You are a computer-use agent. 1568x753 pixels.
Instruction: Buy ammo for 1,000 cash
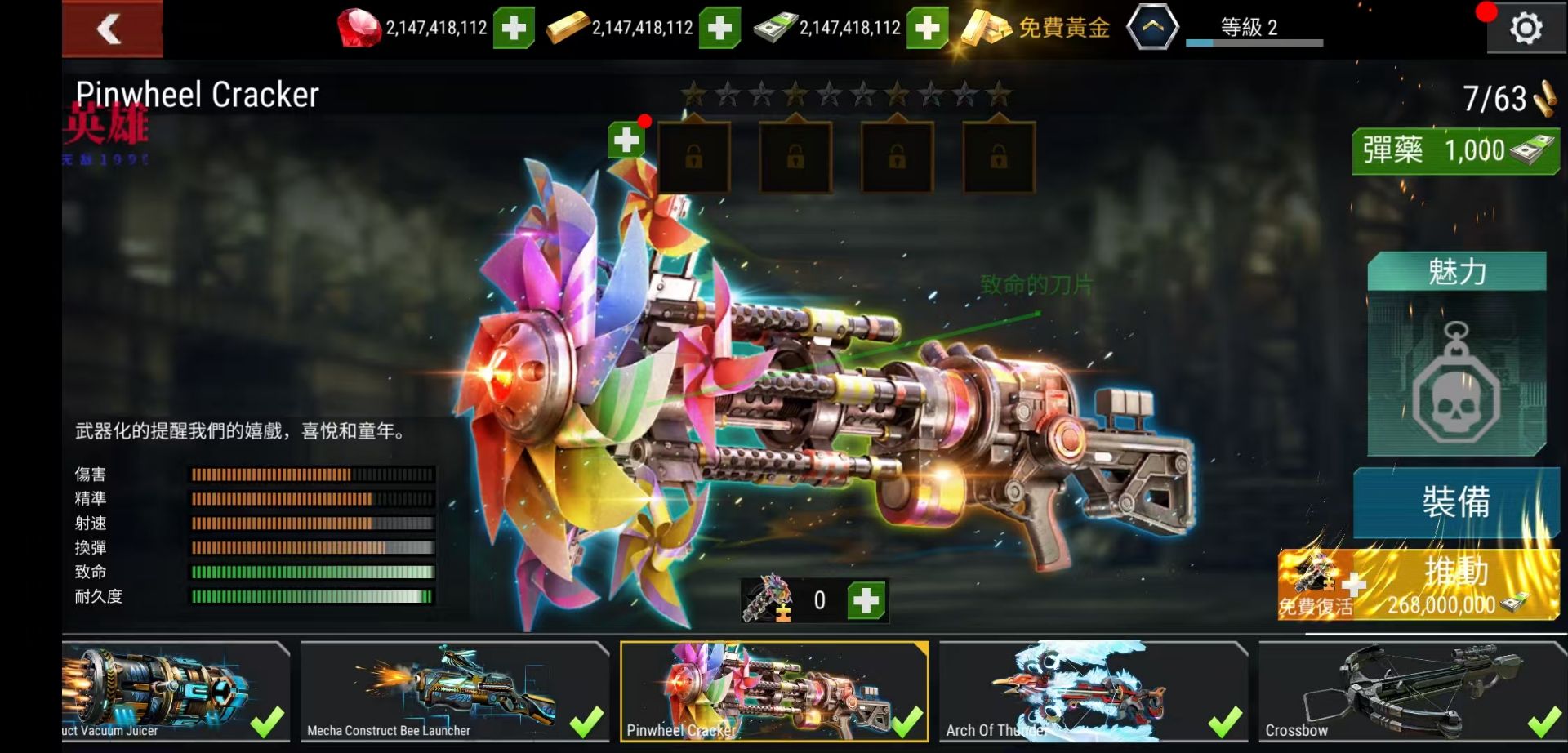click(x=1455, y=151)
